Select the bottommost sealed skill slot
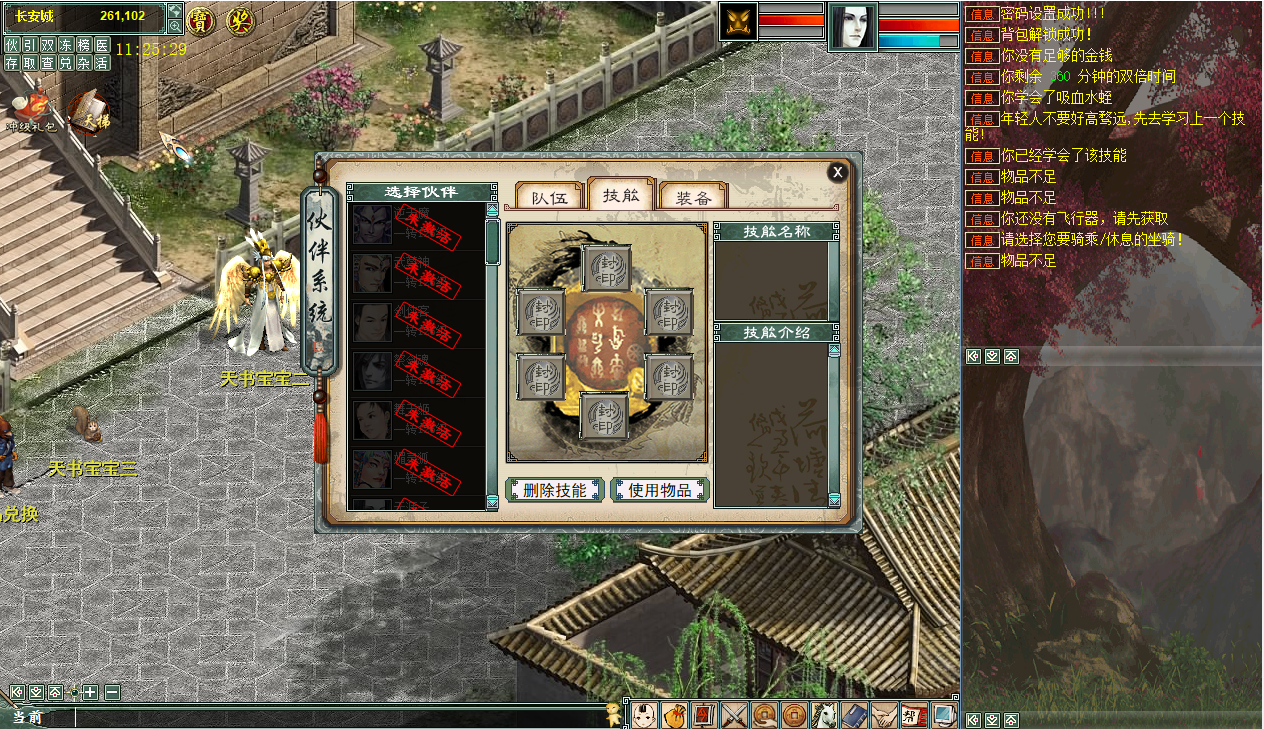 [x=605, y=416]
